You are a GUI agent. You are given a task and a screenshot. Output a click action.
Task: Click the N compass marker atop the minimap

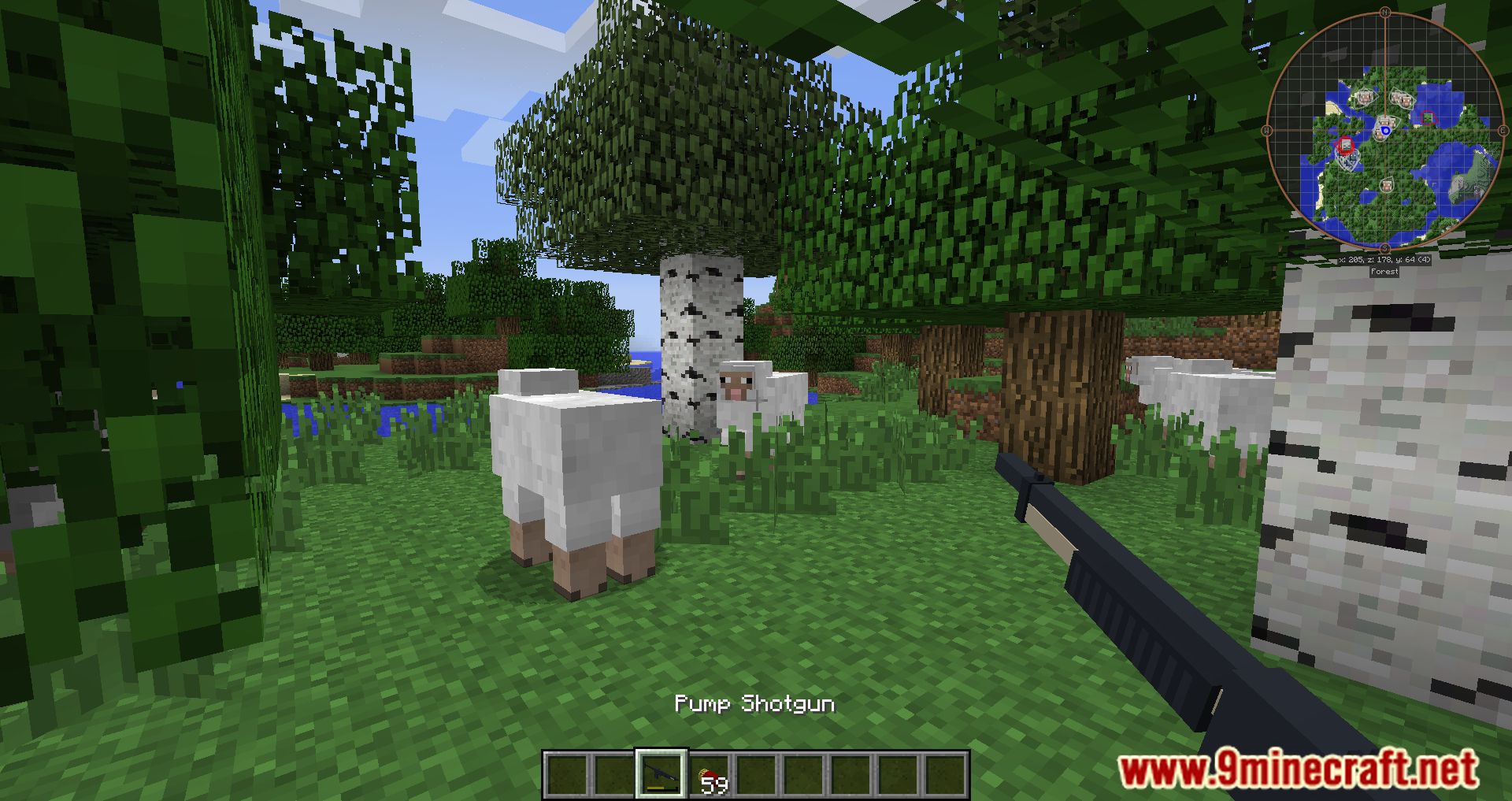coord(1384,12)
